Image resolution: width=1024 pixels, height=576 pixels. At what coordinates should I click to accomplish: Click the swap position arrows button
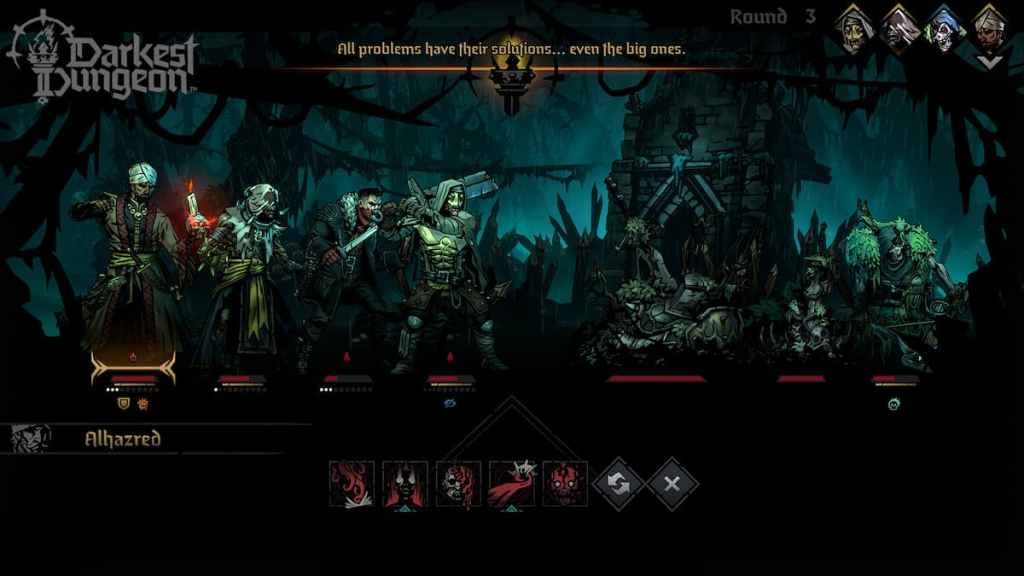619,484
